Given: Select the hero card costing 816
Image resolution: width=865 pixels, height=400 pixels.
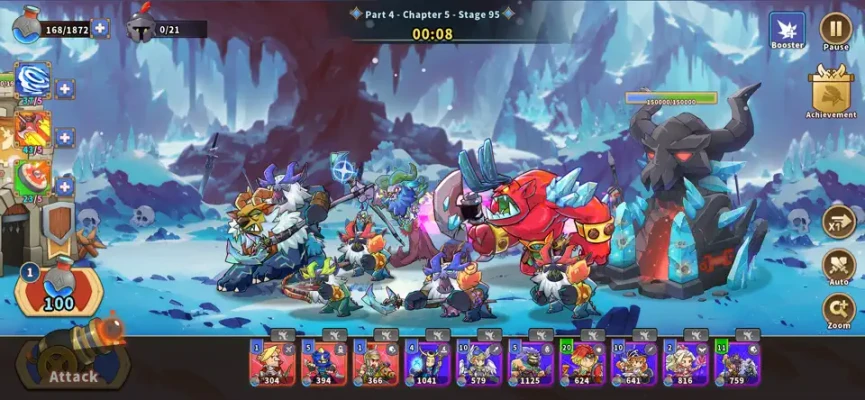Looking at the screenshot, I should pos(686,363).
